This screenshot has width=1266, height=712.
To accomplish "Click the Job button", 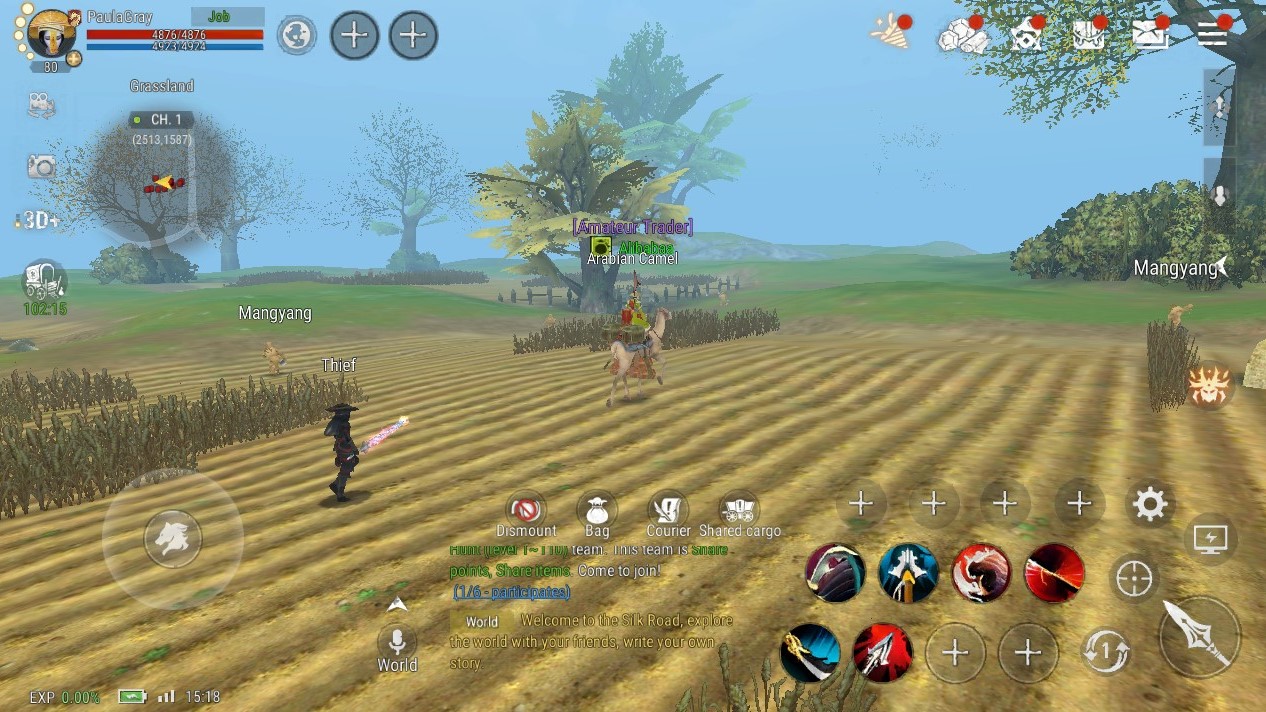I will 226,17.
